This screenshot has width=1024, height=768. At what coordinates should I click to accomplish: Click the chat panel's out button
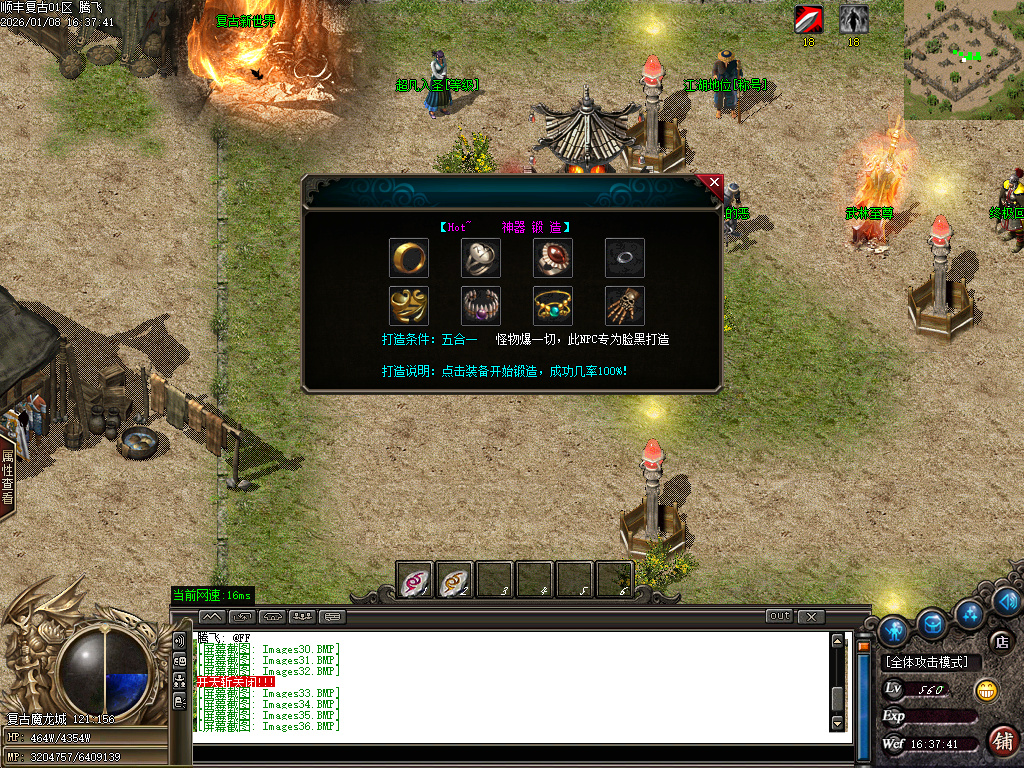779,616
